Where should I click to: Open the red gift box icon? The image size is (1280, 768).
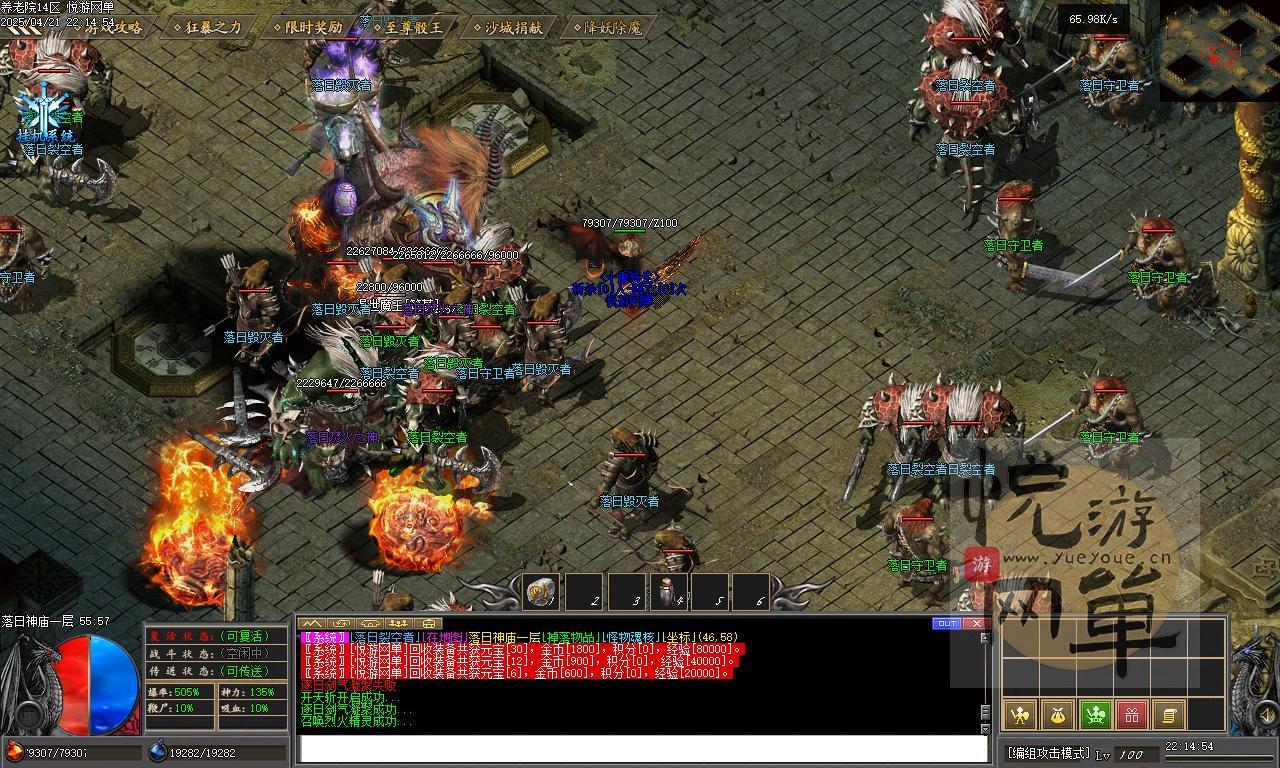[1132, 715]
